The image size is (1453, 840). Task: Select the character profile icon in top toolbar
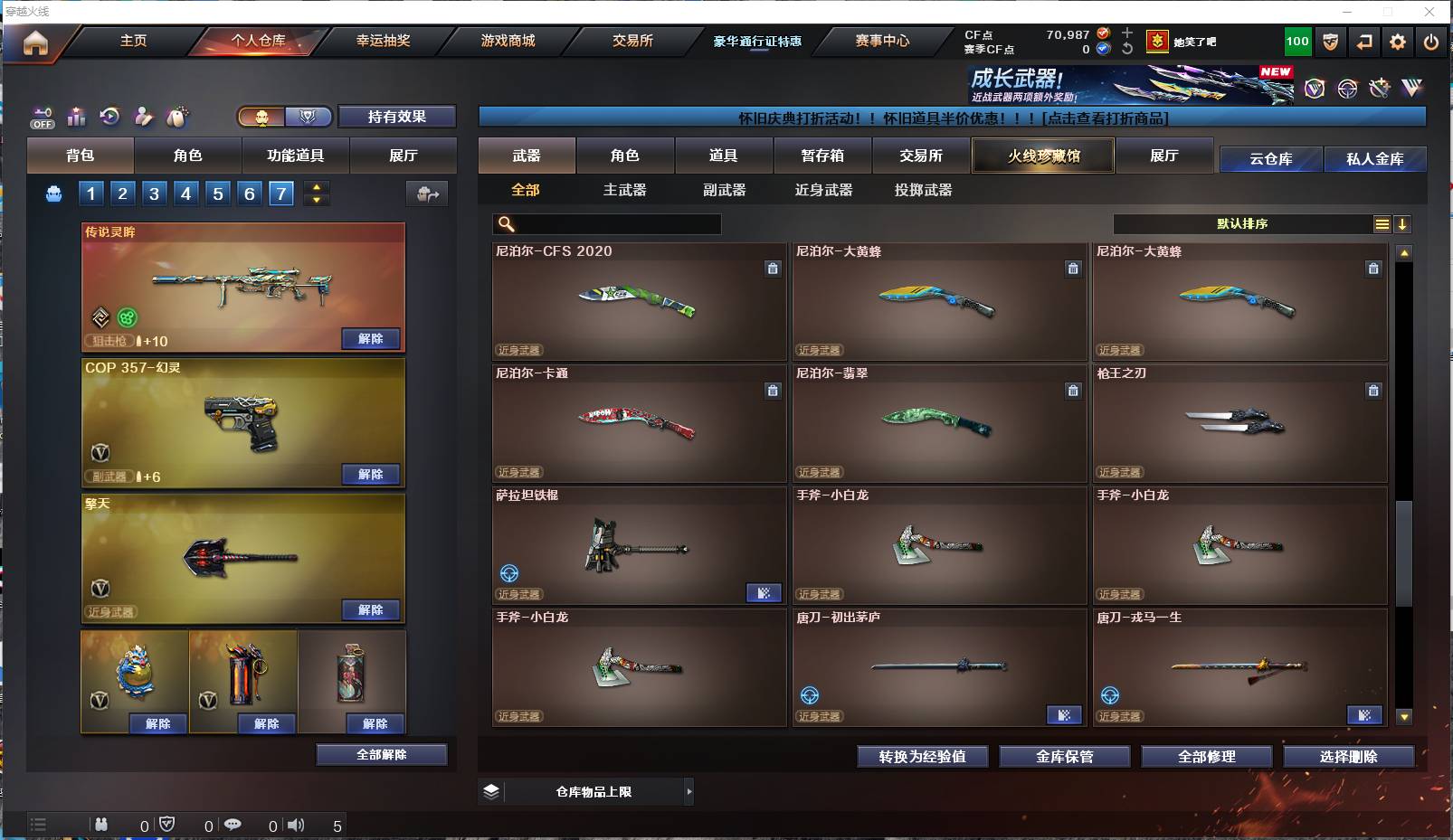click(x=143, y=116)
